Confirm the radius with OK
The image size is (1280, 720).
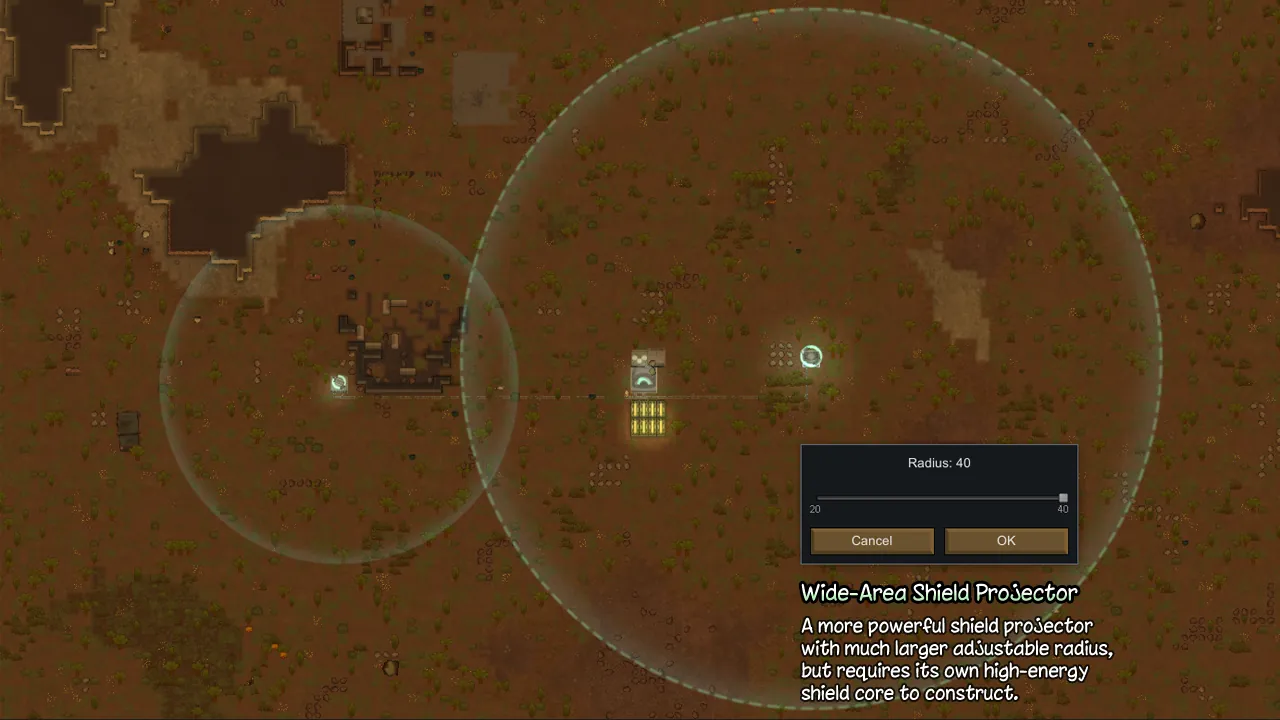tap(1006, 541)
